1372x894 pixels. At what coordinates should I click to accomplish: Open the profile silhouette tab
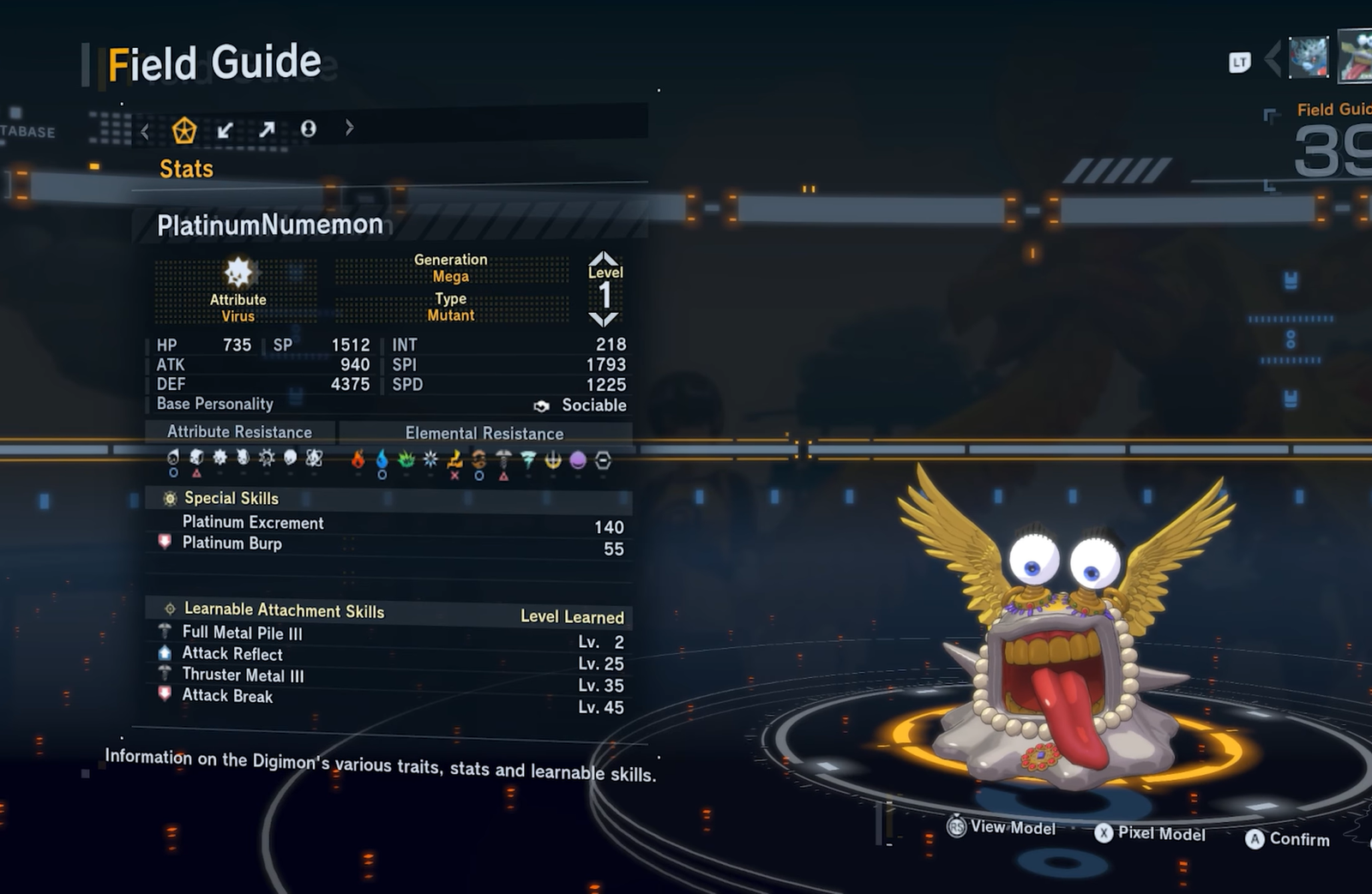[x=308, y=129]
